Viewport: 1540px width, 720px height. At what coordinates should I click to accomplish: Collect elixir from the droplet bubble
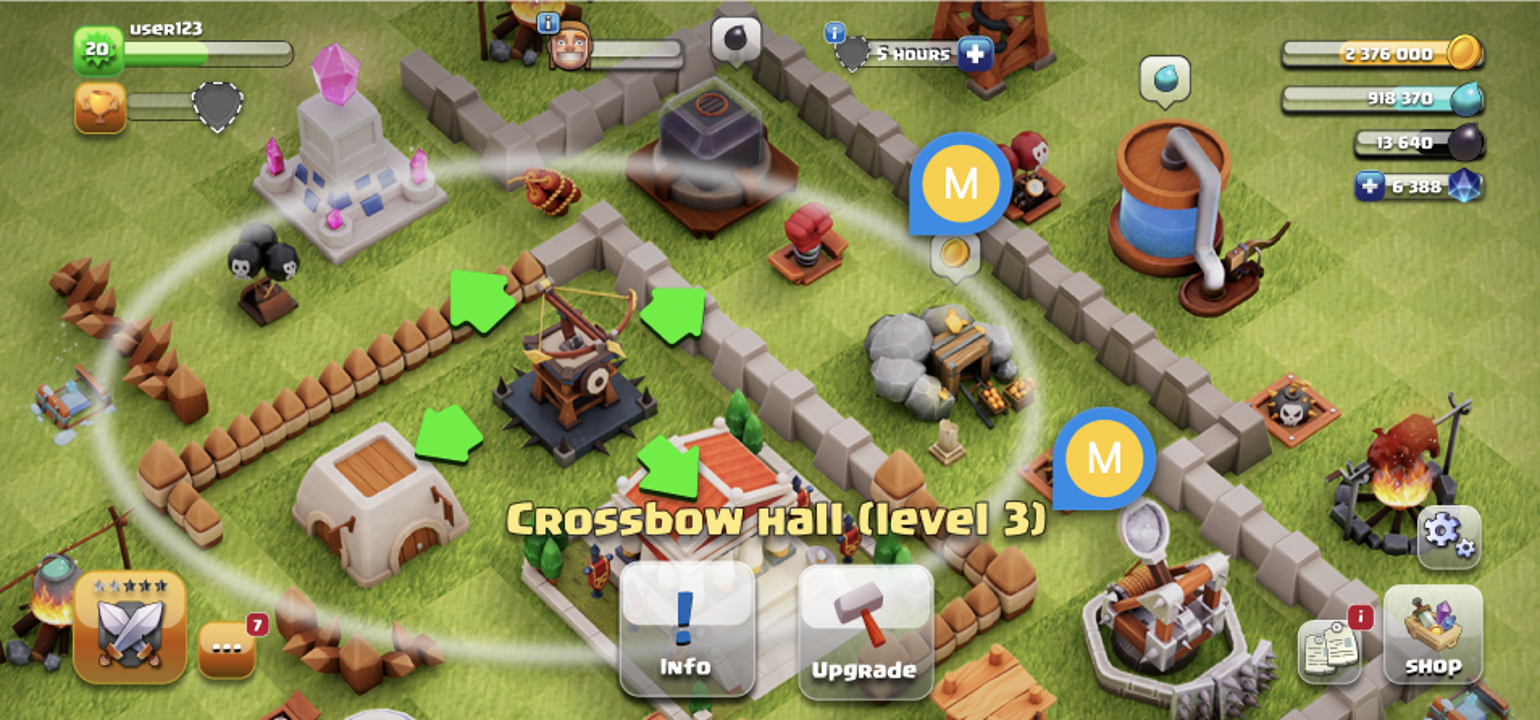(1165, 80)
